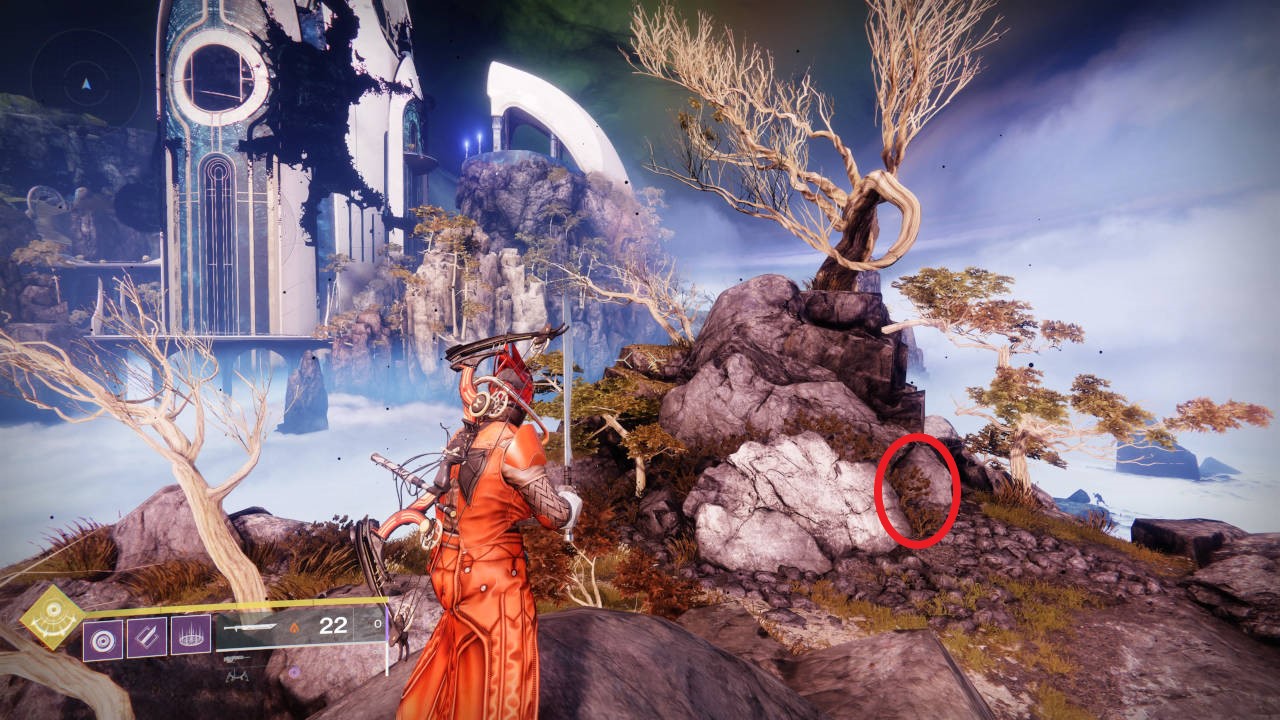Trigger the rift class ability icon
This screenshot has width=1280, height=720.
(x=190, y=637)
